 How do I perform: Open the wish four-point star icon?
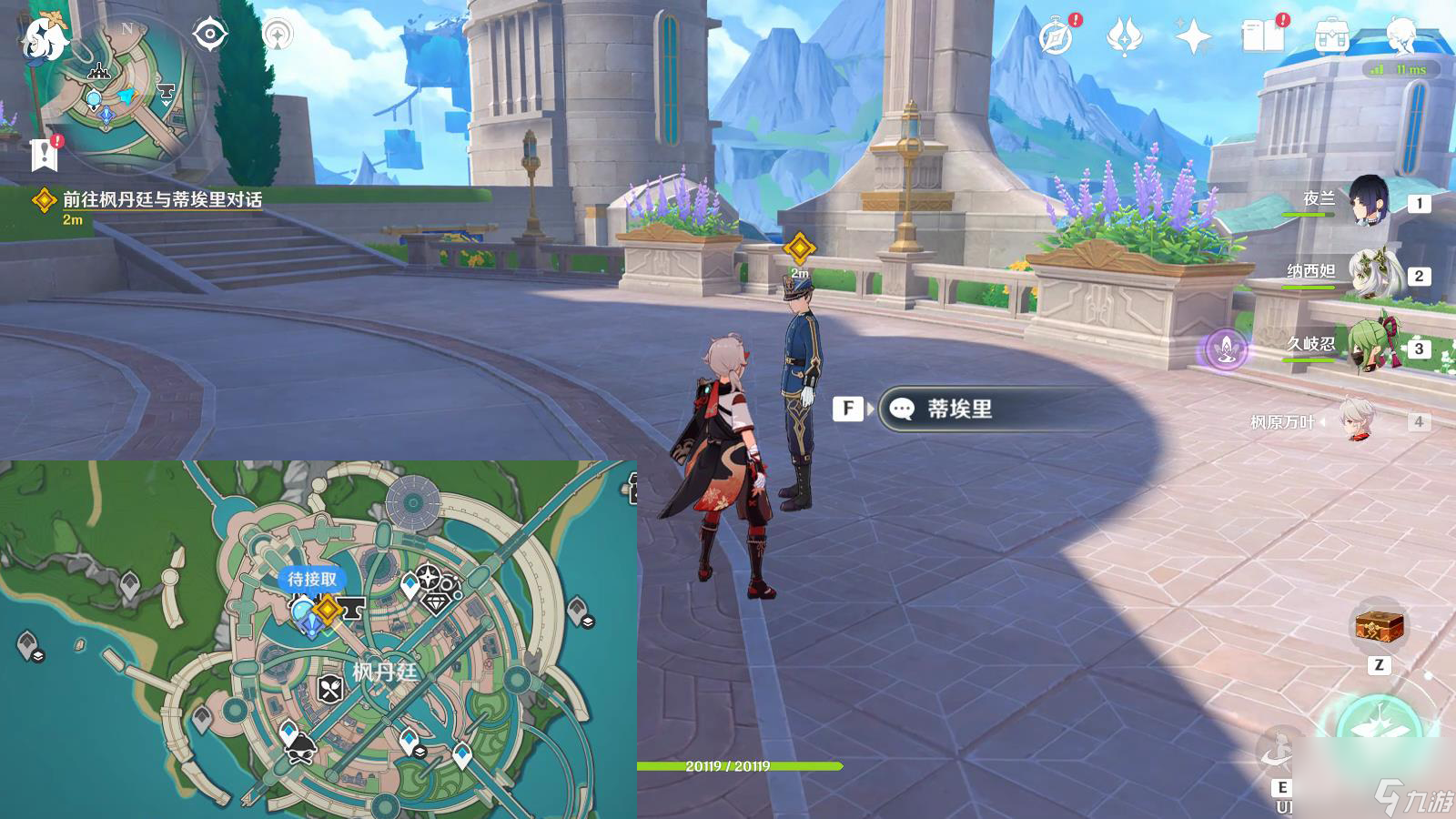click(x=1193, y=37)
